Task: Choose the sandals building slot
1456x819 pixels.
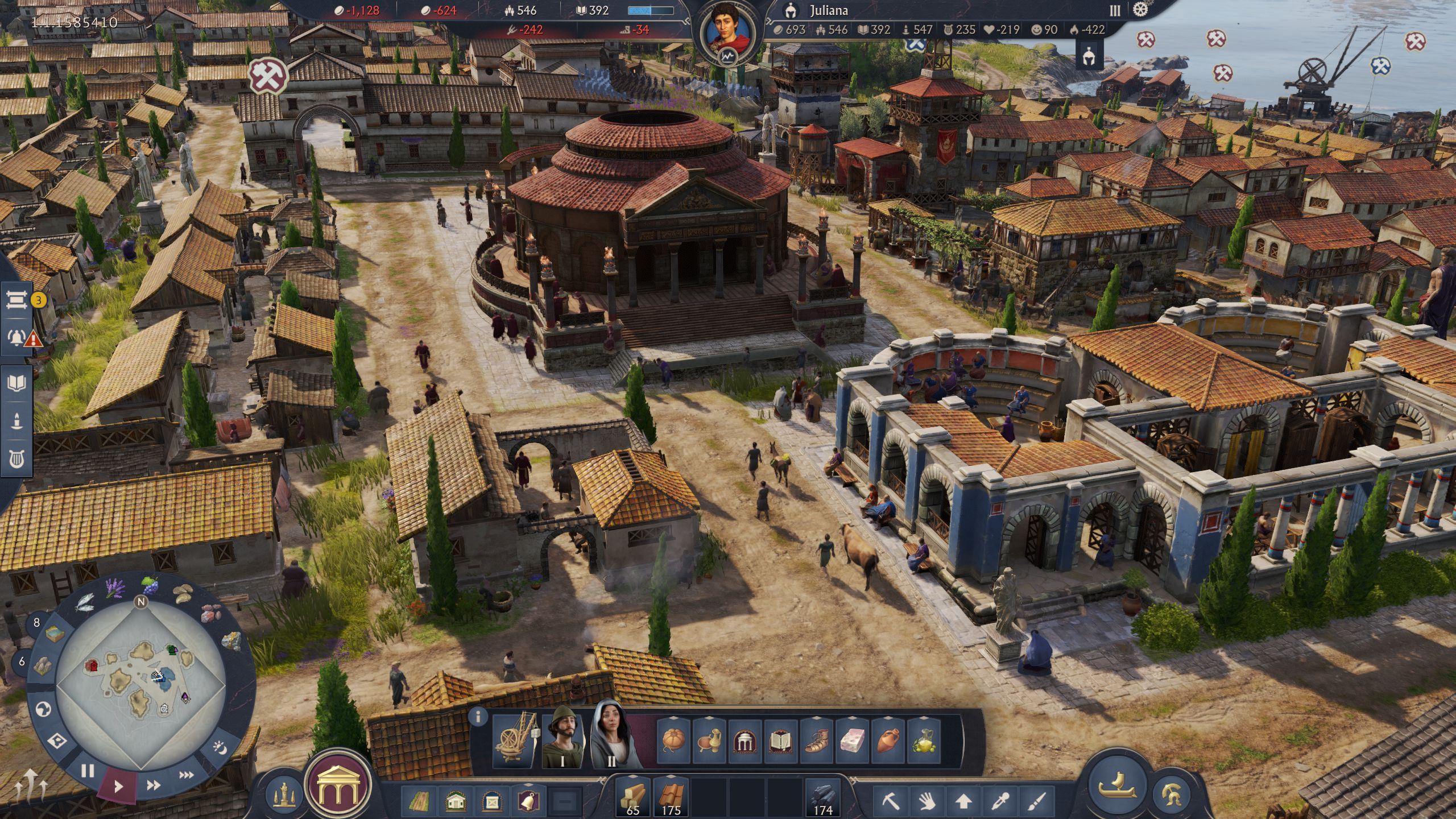Action: point(817,741)
